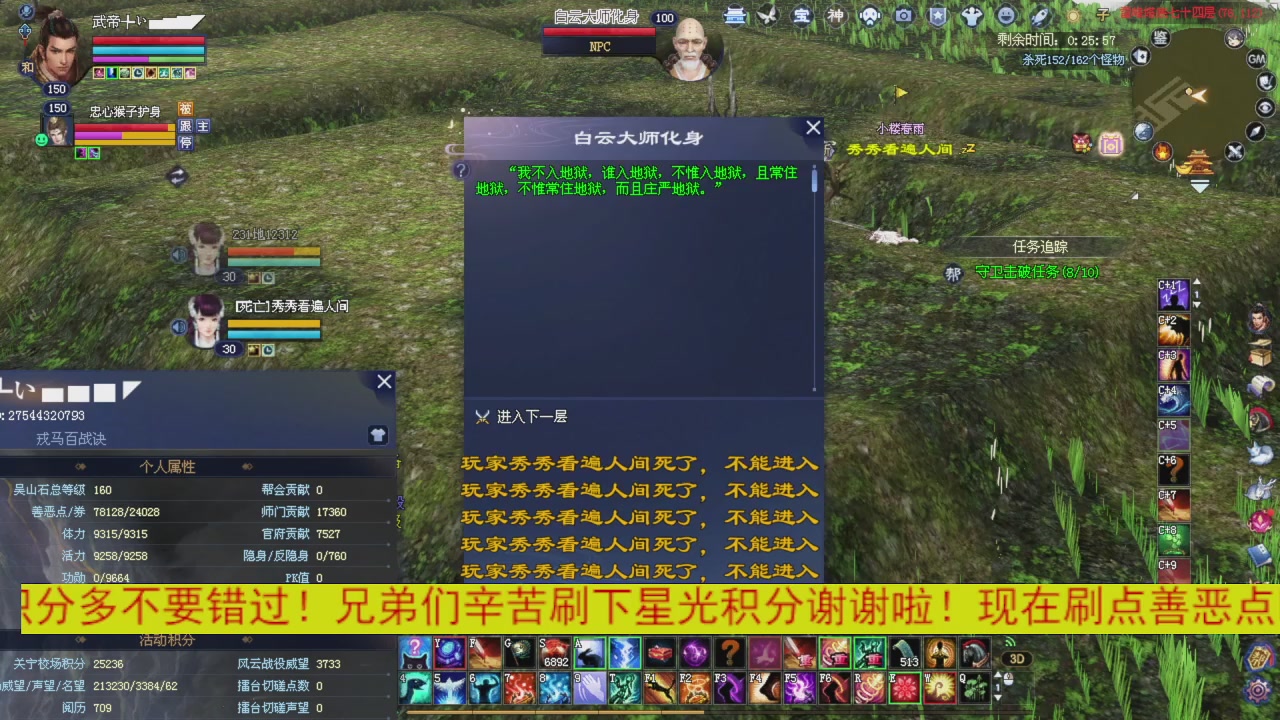
Task: Mute the speaker icon beside 秀秀看遍人间
Action: pos(179,327)
